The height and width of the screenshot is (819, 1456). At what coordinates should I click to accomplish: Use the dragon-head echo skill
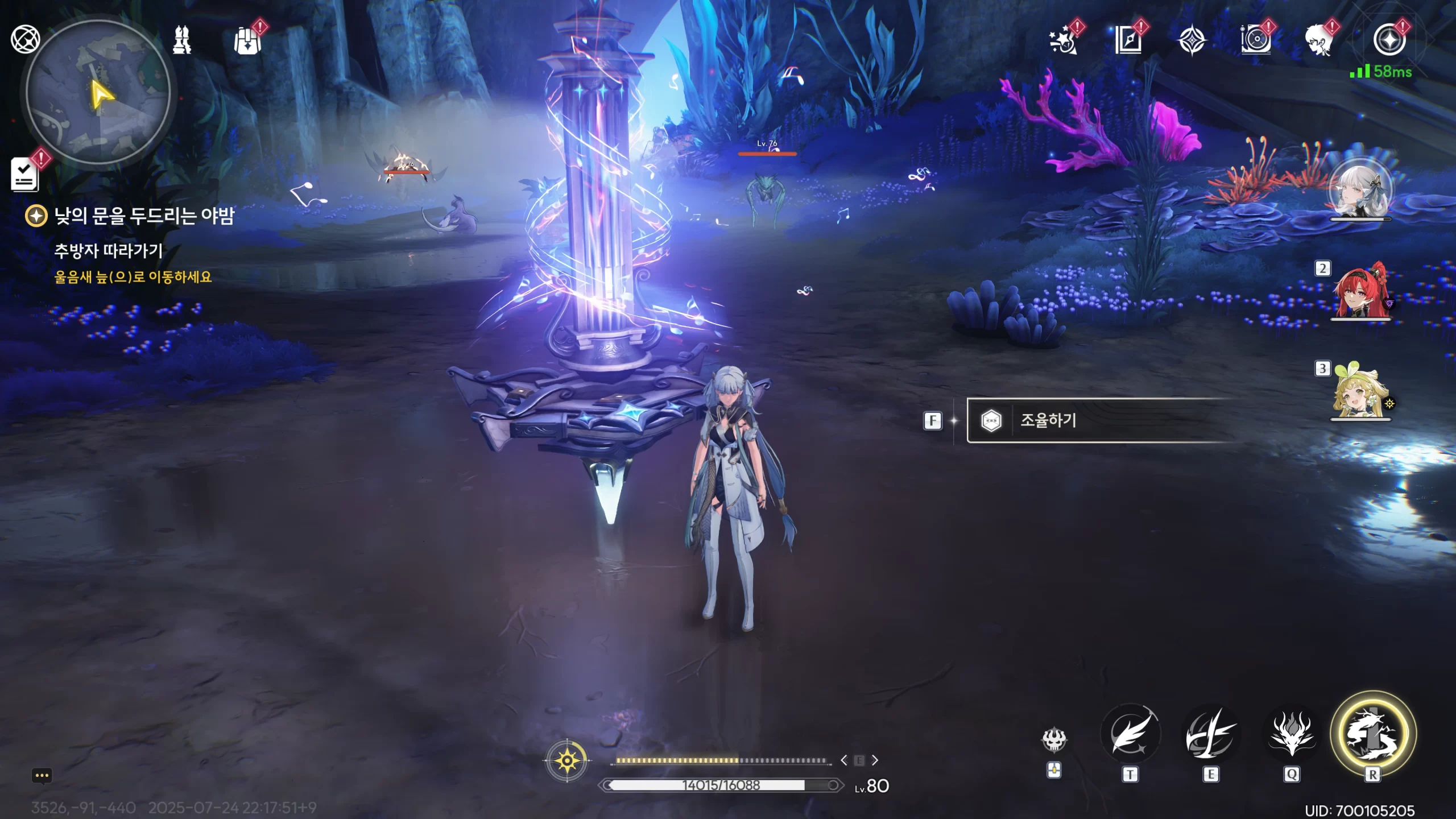[1292, 735]
